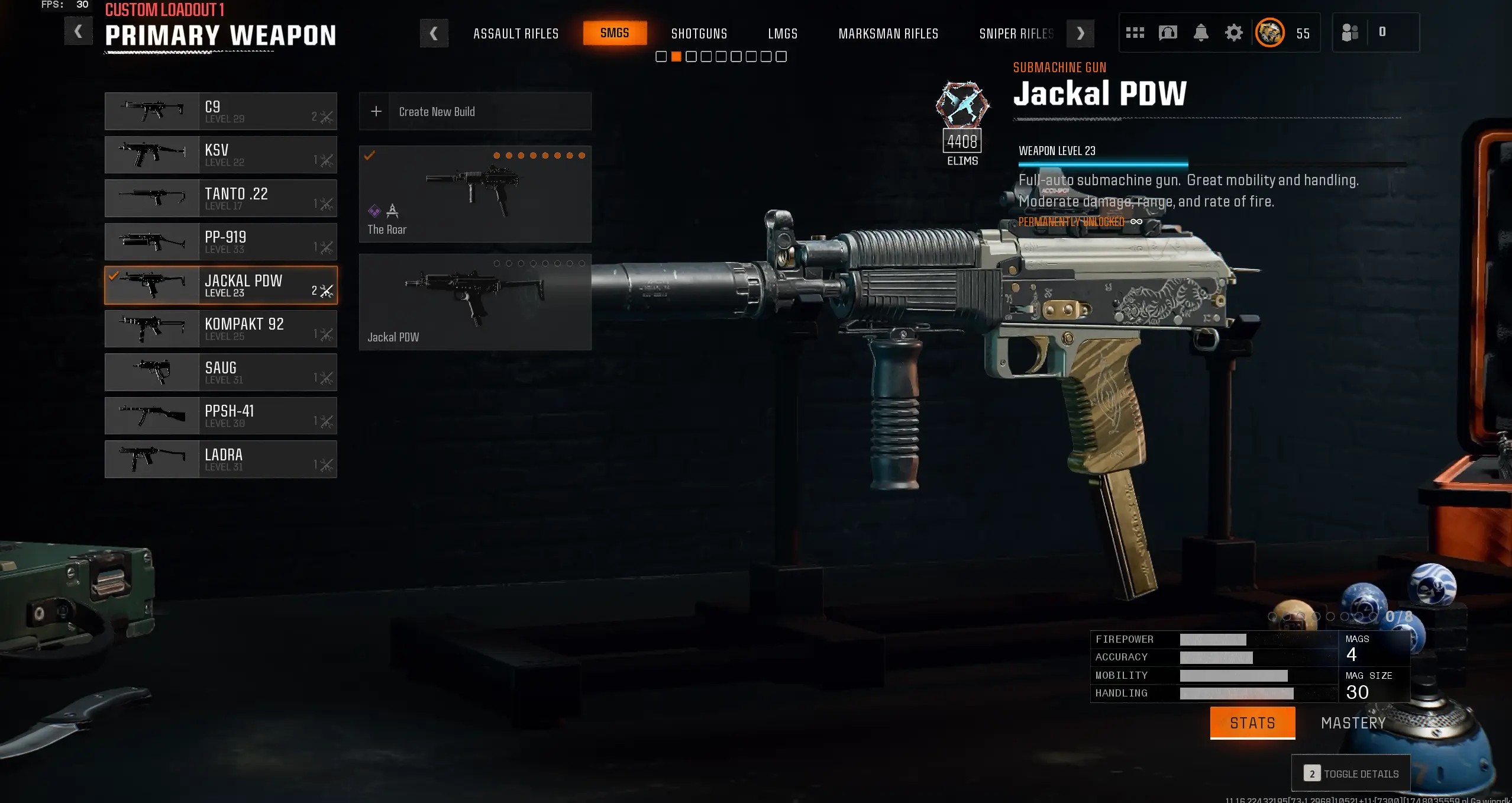
Task: Open the LMGs weapon category
Action: [x=783, y=34]
